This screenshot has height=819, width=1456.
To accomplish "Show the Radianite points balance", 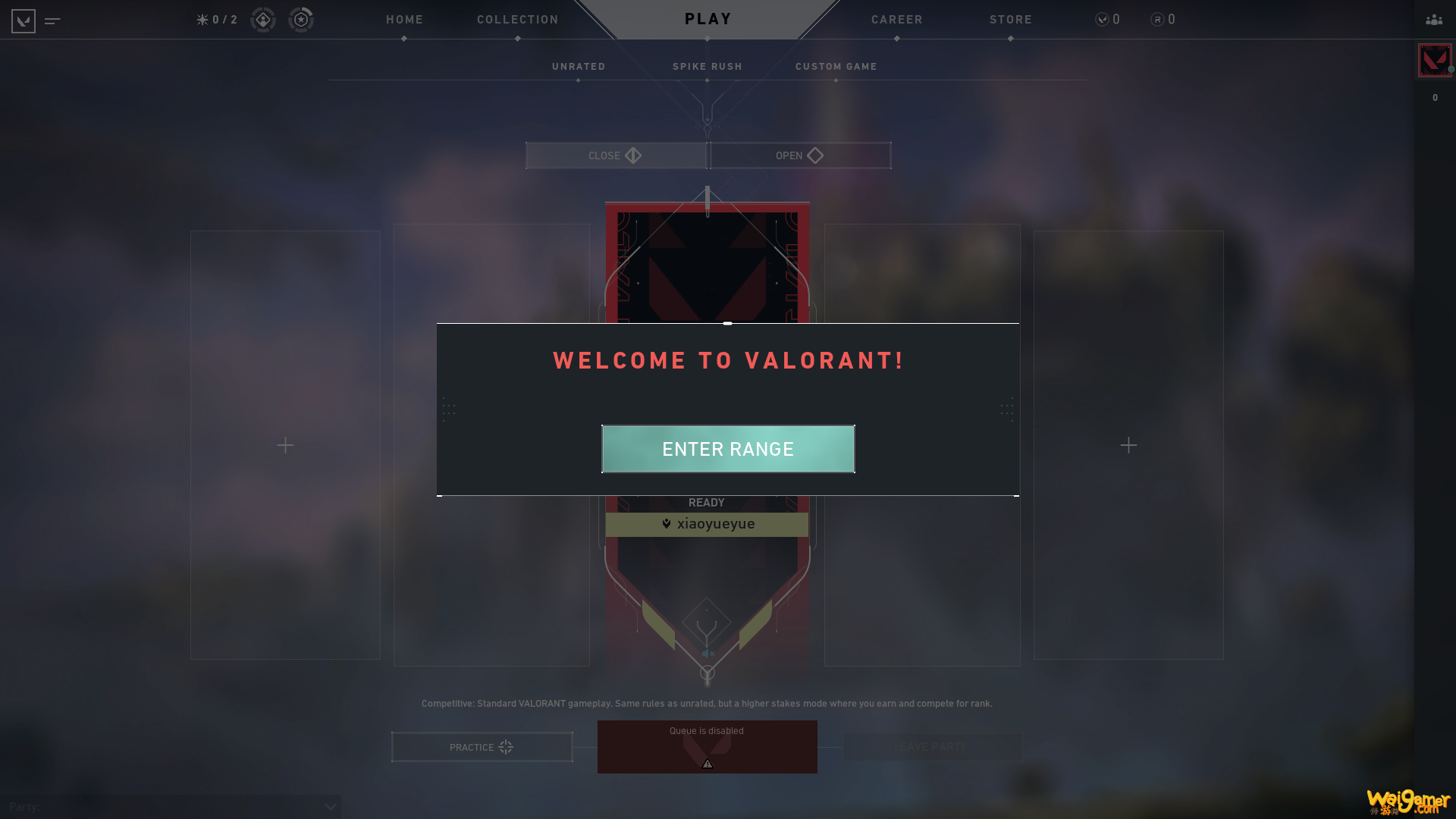I will [1163, 20].
